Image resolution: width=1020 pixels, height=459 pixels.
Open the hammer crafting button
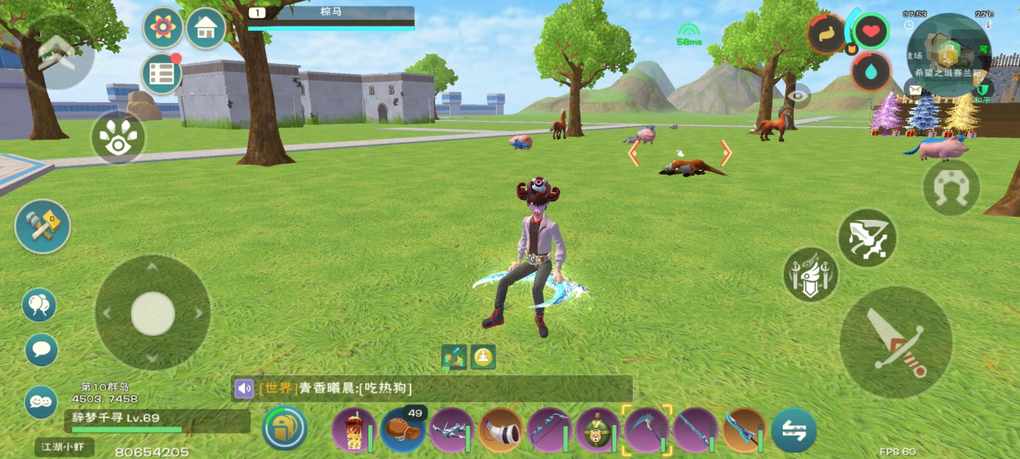click(42, 226)
